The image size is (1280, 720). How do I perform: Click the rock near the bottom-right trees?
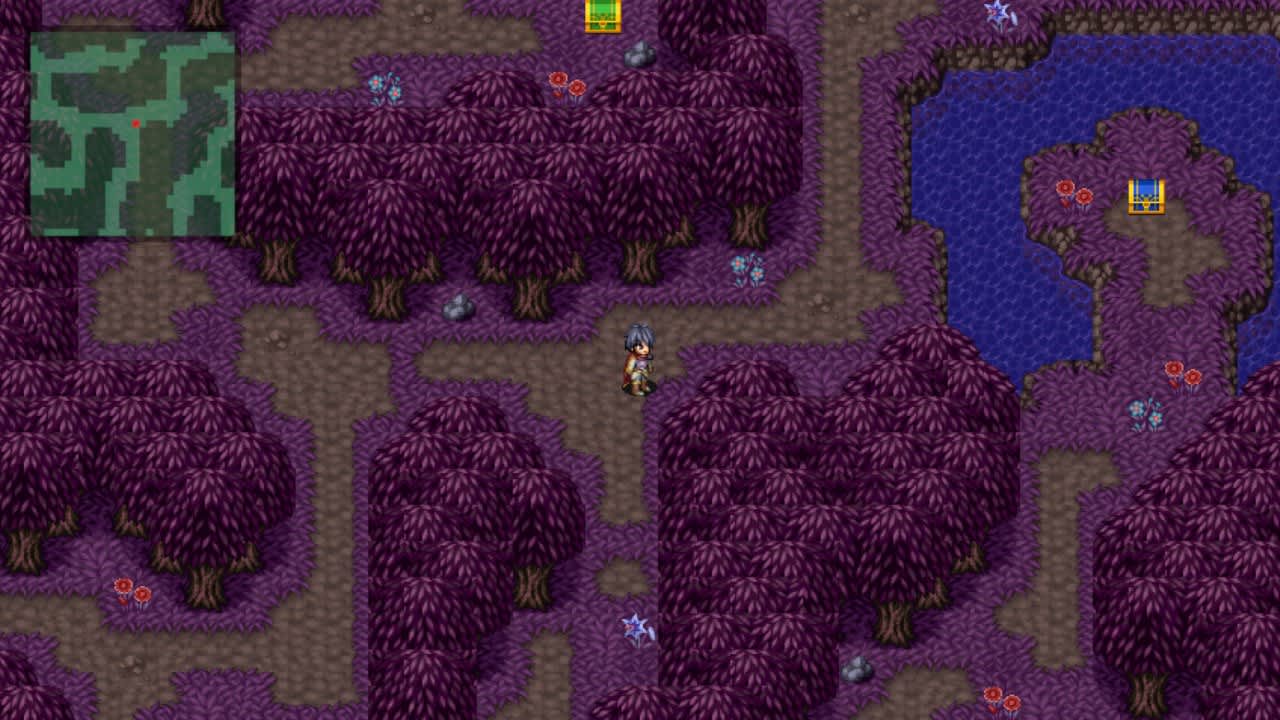[x=859, y=668]
